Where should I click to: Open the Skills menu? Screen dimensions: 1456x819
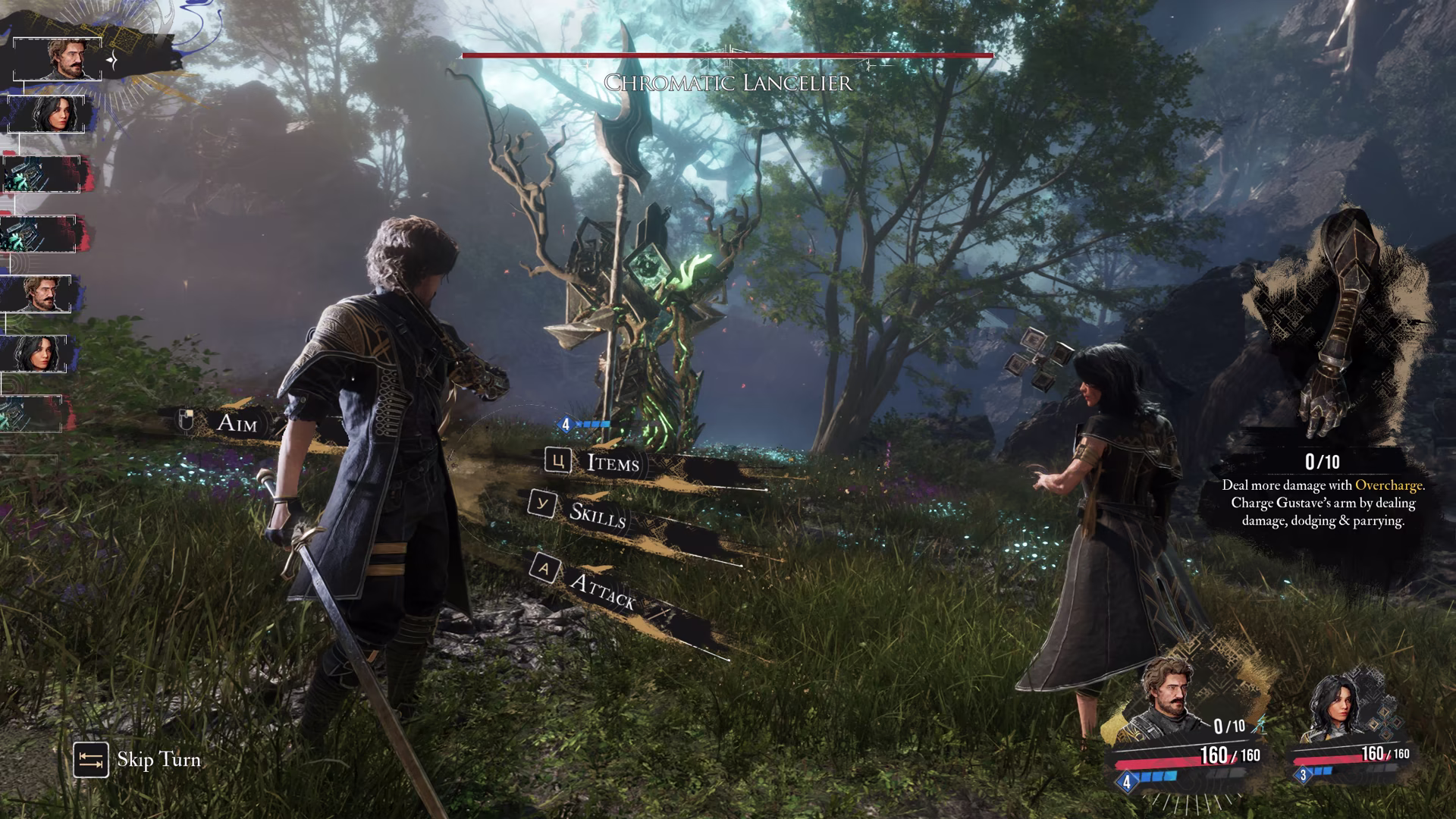pos(598,515)
